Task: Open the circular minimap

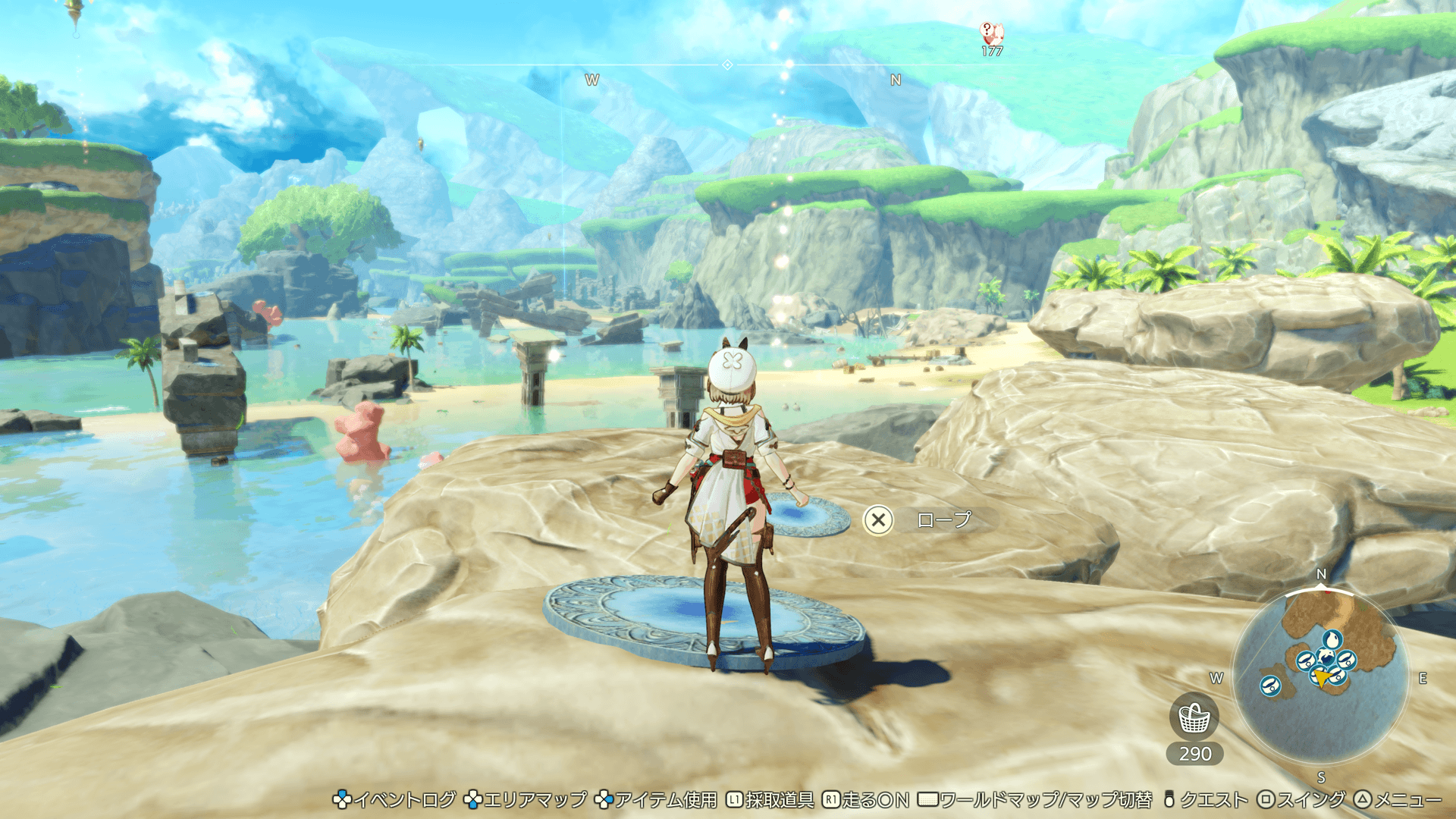Action: click(x=1320, y=676)
